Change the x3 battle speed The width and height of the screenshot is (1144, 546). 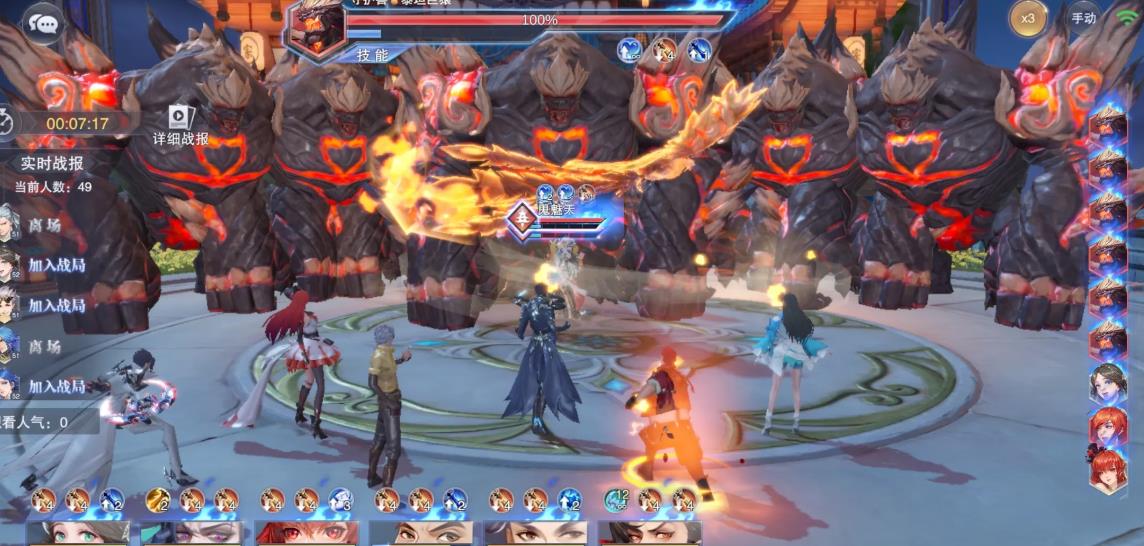pyautogui.click(x=1027, y=18)
